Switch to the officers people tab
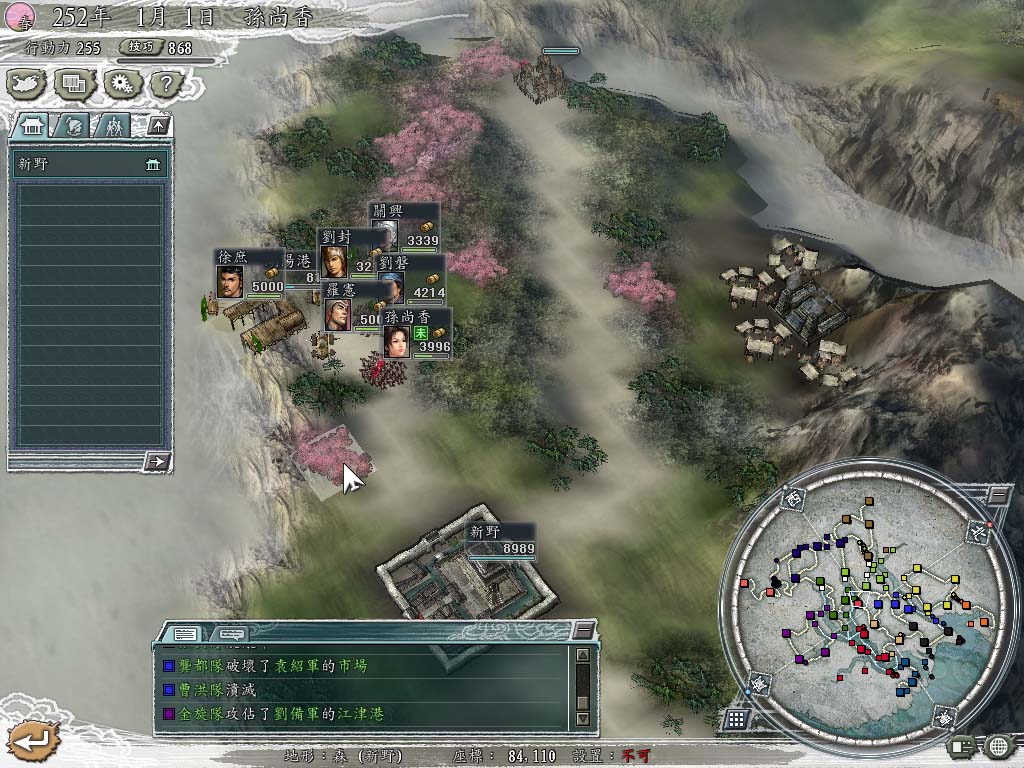 pos(114,125)
